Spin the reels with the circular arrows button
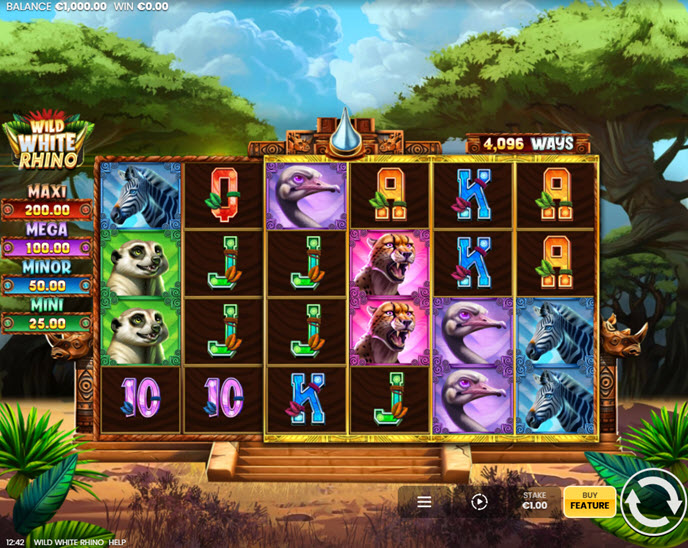 (x=652, y=504)
